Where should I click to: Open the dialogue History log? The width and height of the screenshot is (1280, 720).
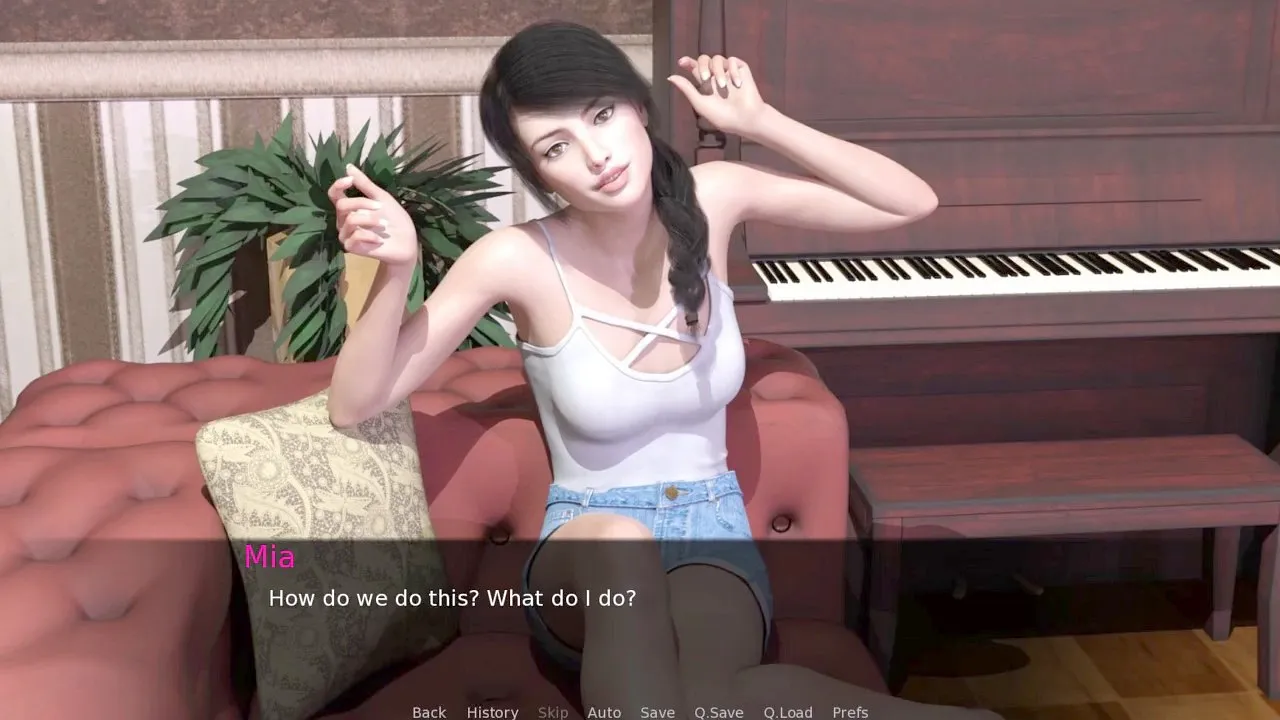[x=492, y=712]
